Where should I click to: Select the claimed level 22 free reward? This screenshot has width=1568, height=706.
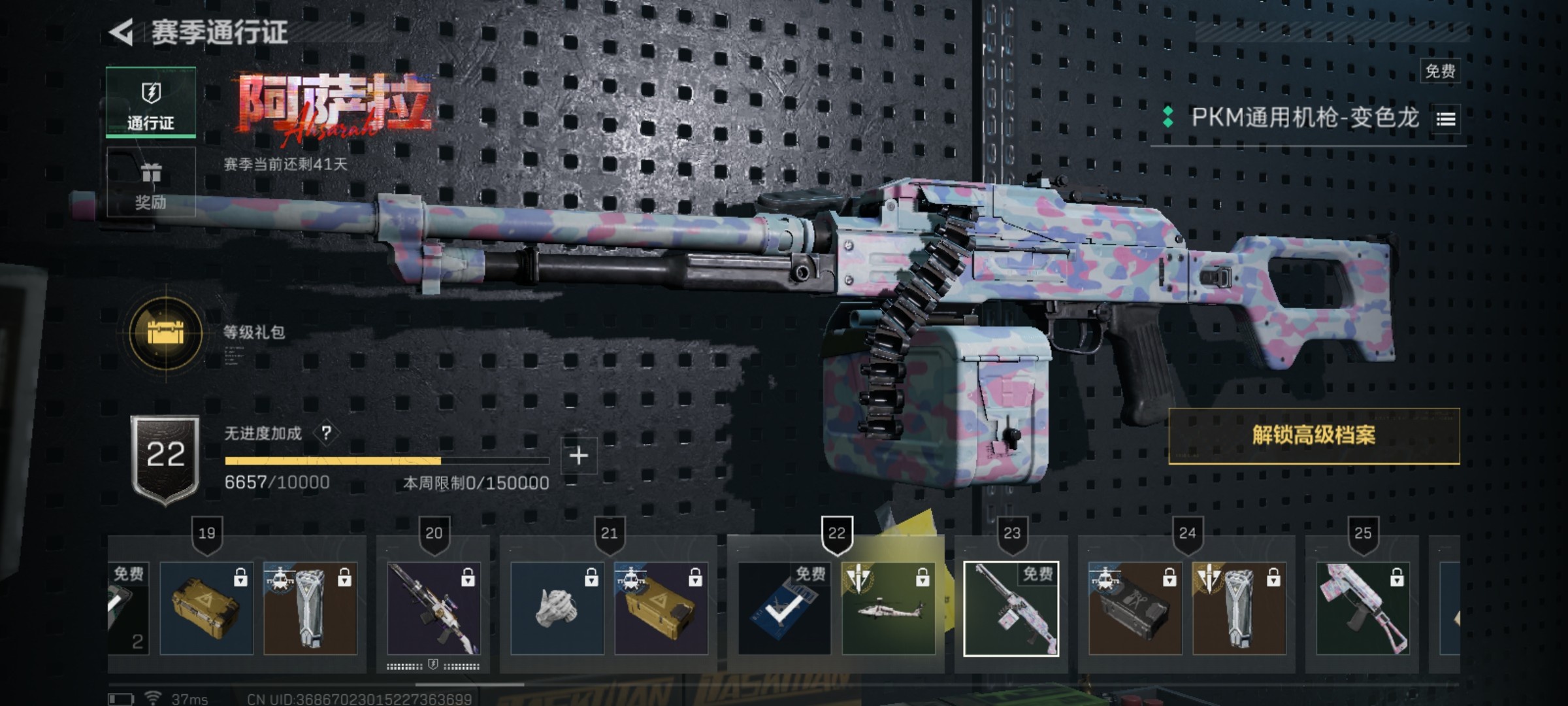point(784,608)
